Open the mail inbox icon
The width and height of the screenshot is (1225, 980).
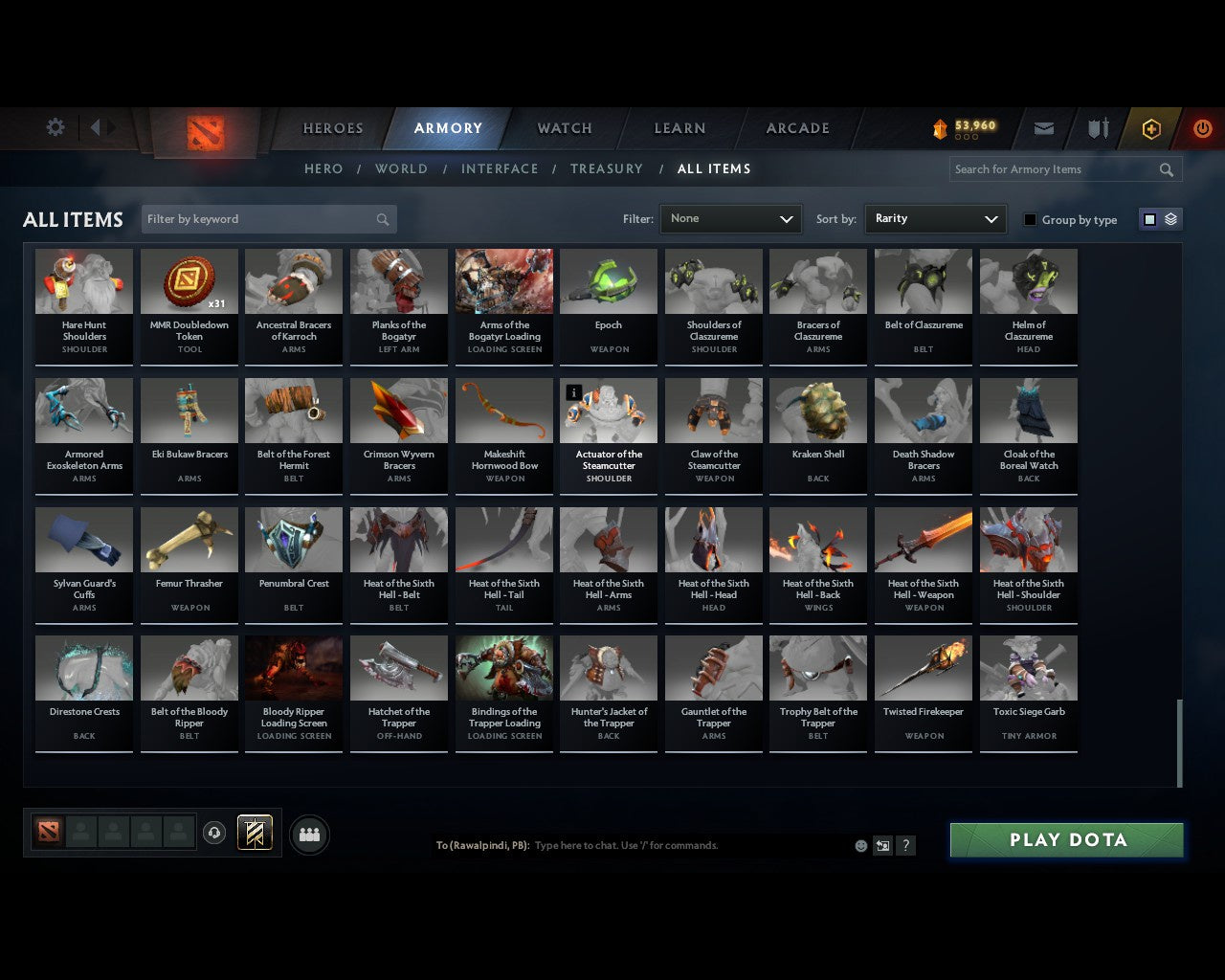[x=1043, y=128]
